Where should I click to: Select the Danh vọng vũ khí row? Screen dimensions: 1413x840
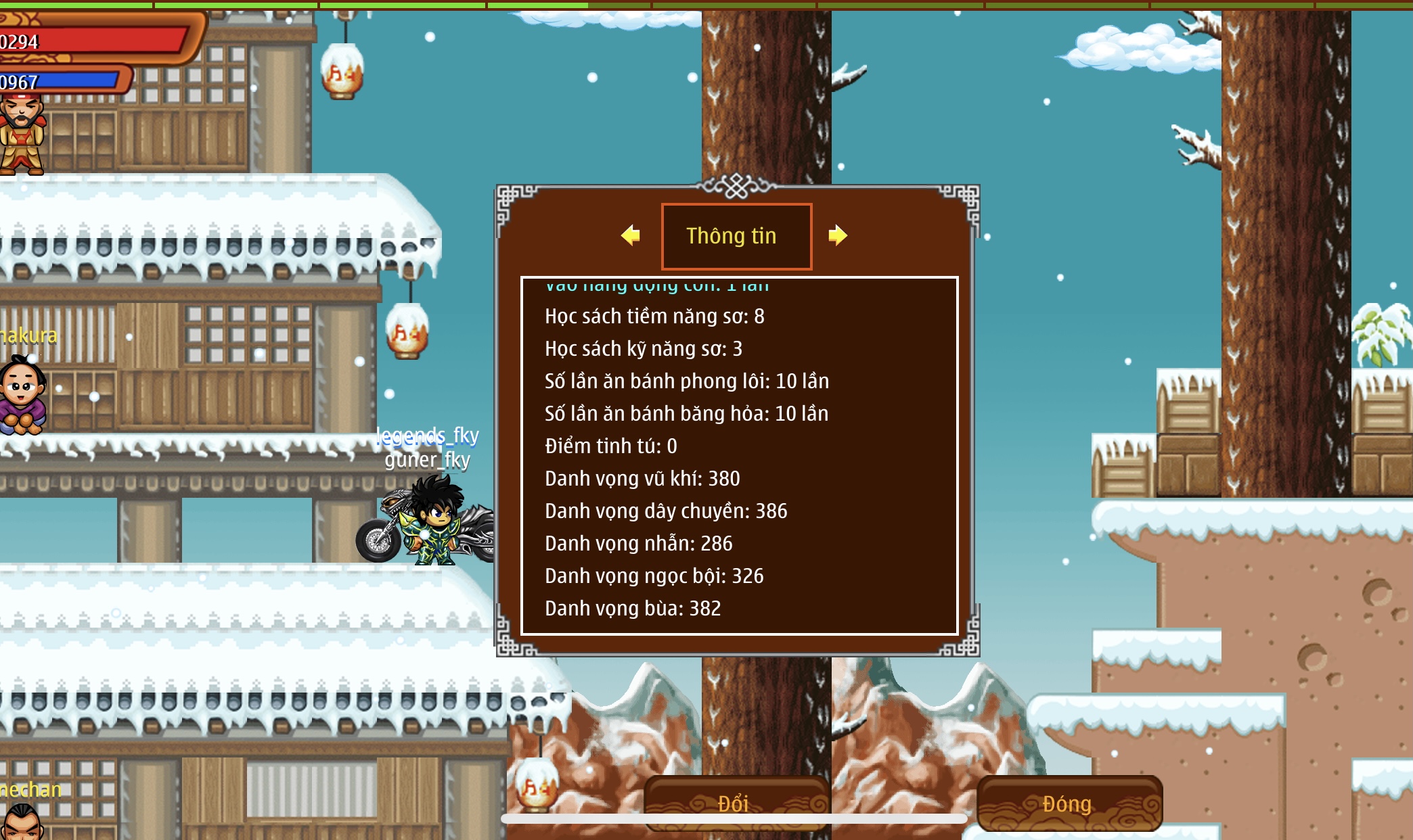click(642, 479)
